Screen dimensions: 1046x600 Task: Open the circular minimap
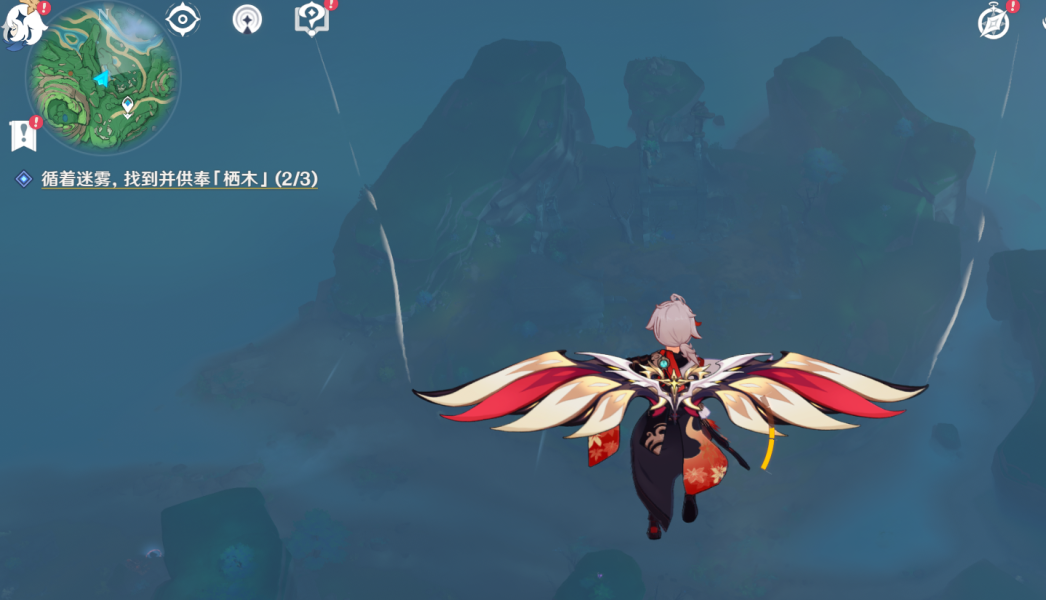point(103,78)
